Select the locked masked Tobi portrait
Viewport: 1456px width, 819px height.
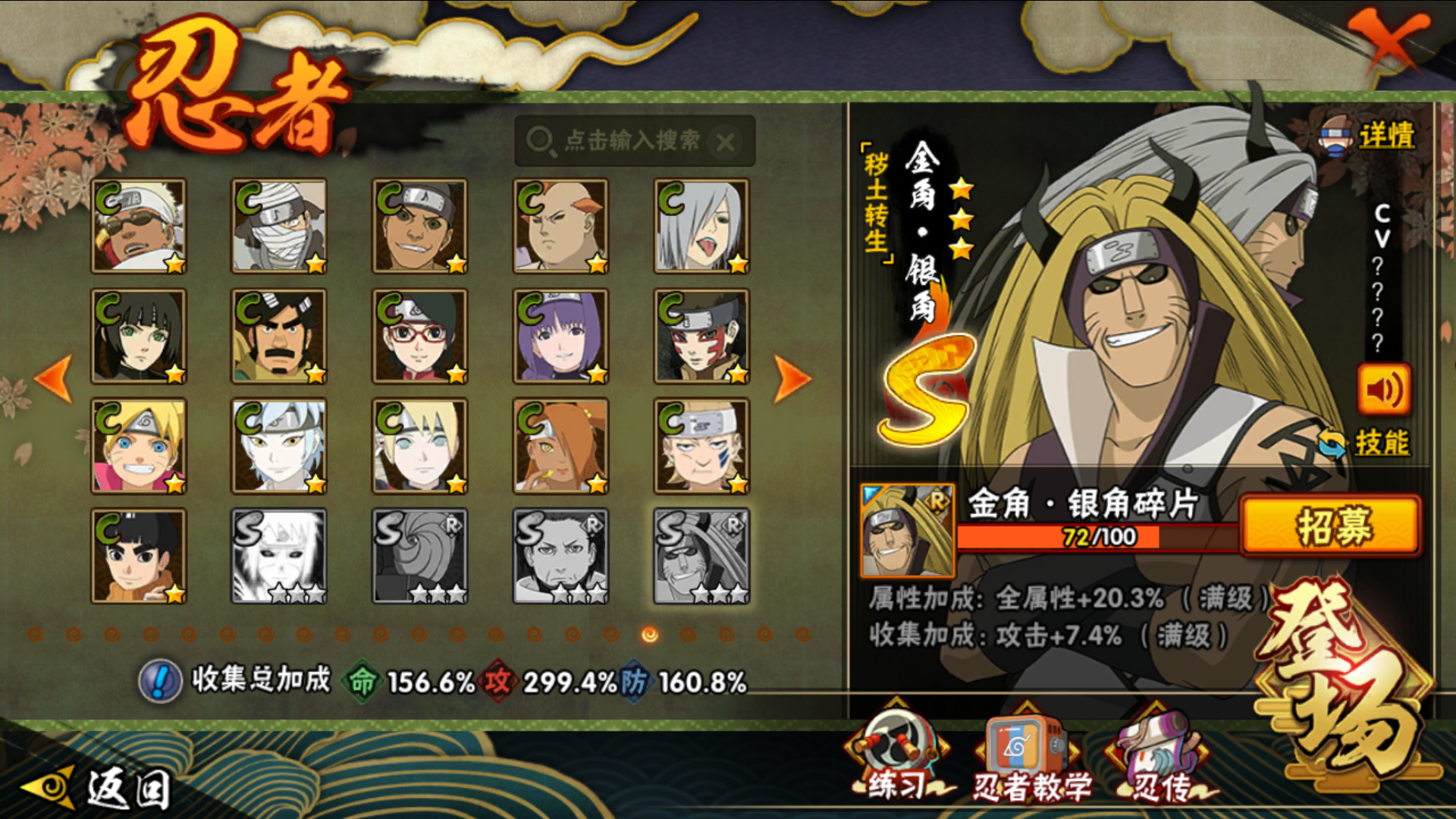tap(420, 556)
